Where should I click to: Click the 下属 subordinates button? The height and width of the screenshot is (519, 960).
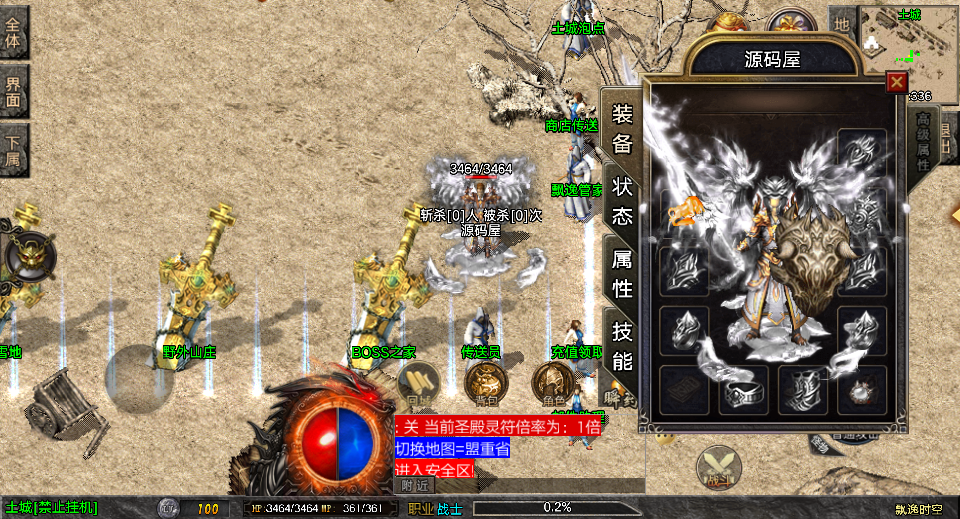tap(14, 150)
